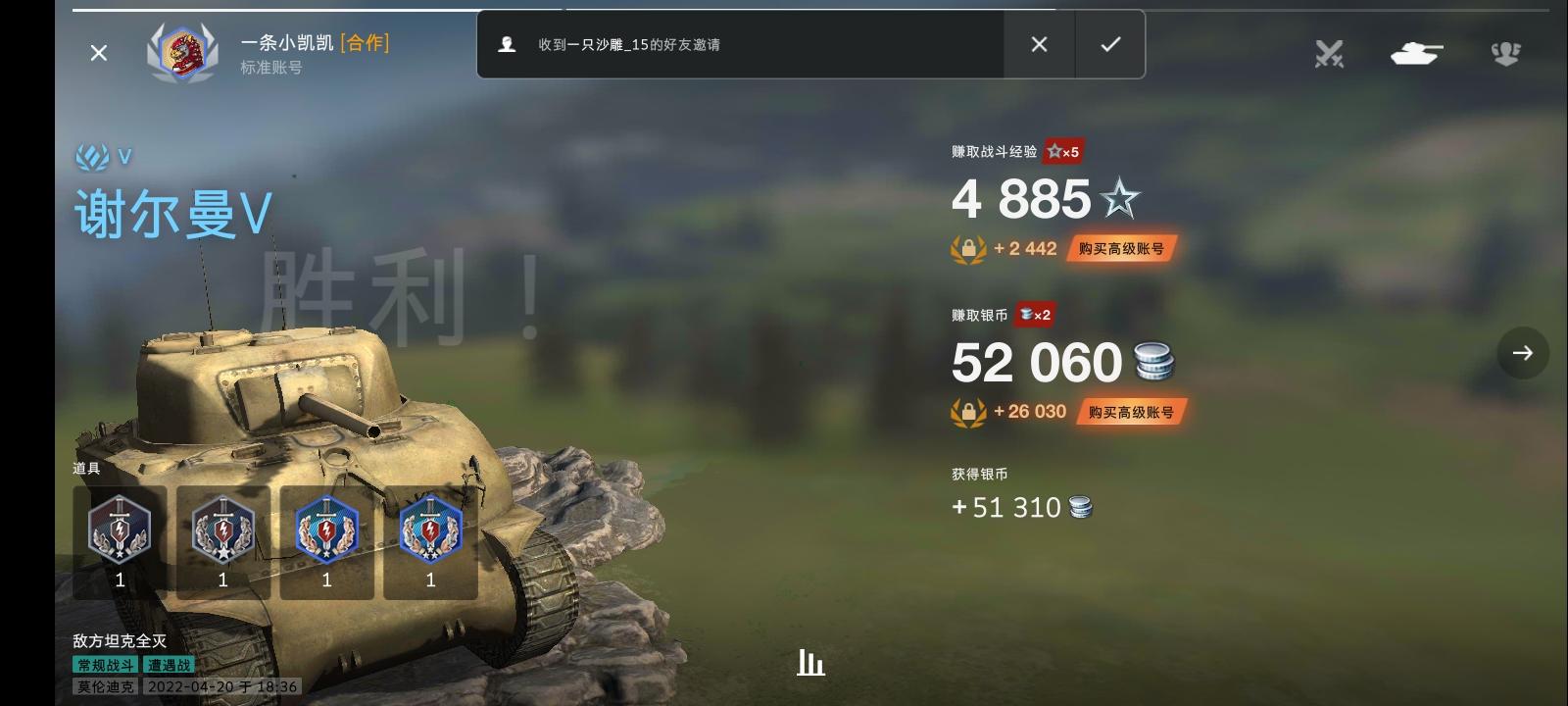Image resolution: width=1568 pixels, height=706 pixels.
Task: Open the bar chart statistics icon
Action: tap(809, 663)
